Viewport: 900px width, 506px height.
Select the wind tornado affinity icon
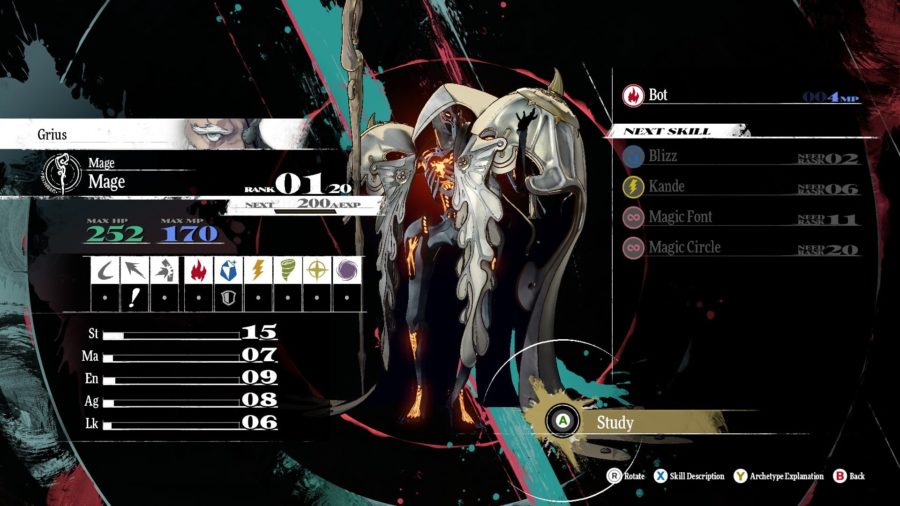pyautogui.click(x=287, y=270)
